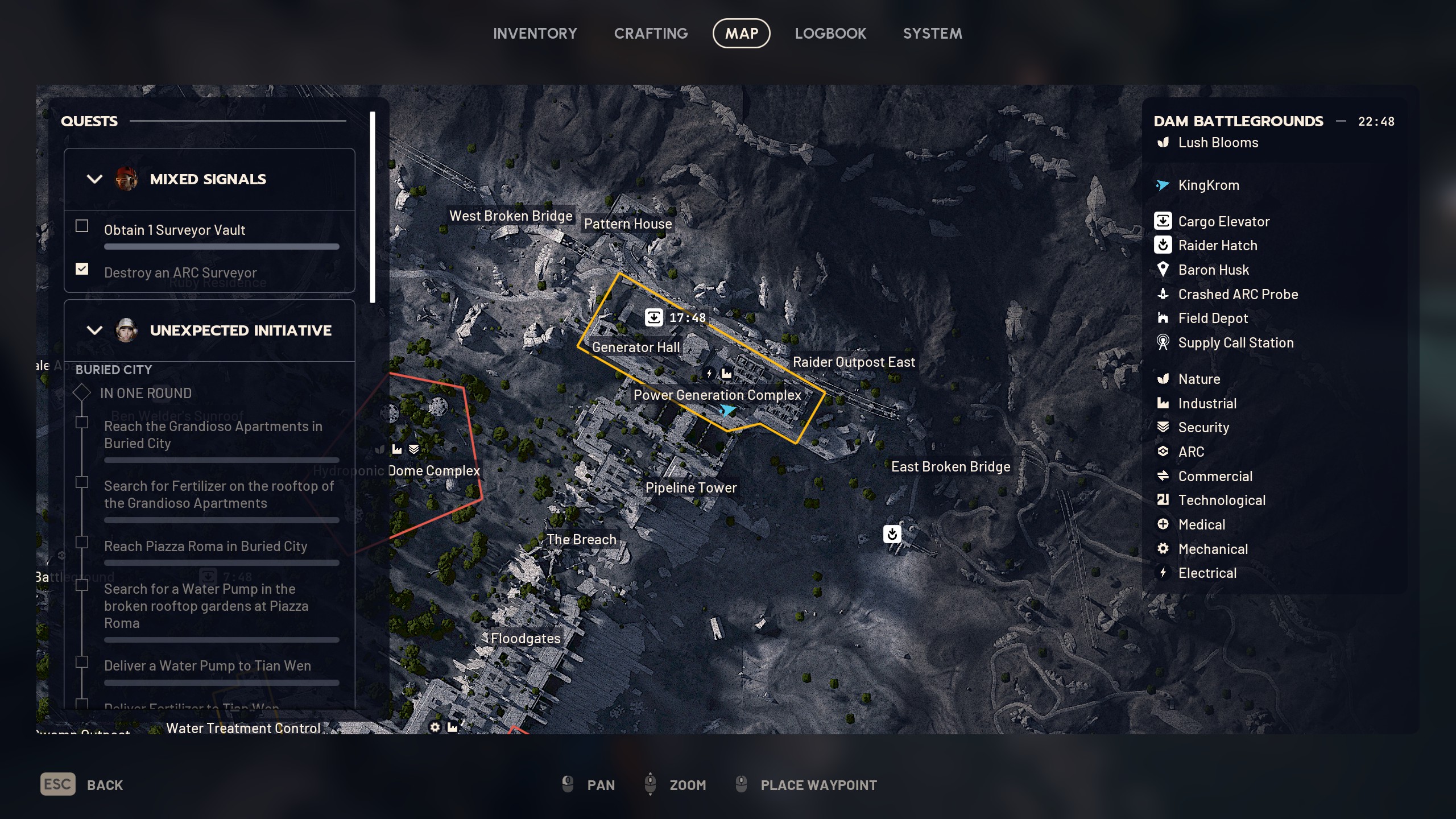Select the Field Depot legend icon

1164,318
